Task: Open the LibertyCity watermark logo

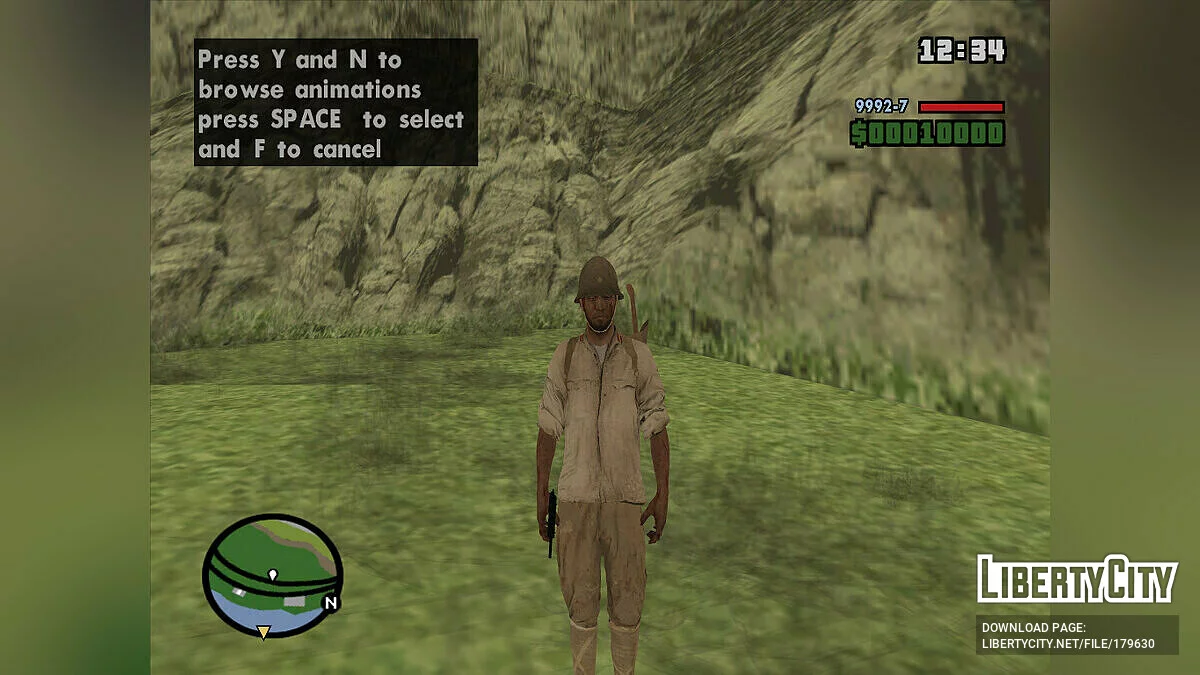Action: 1076,579
